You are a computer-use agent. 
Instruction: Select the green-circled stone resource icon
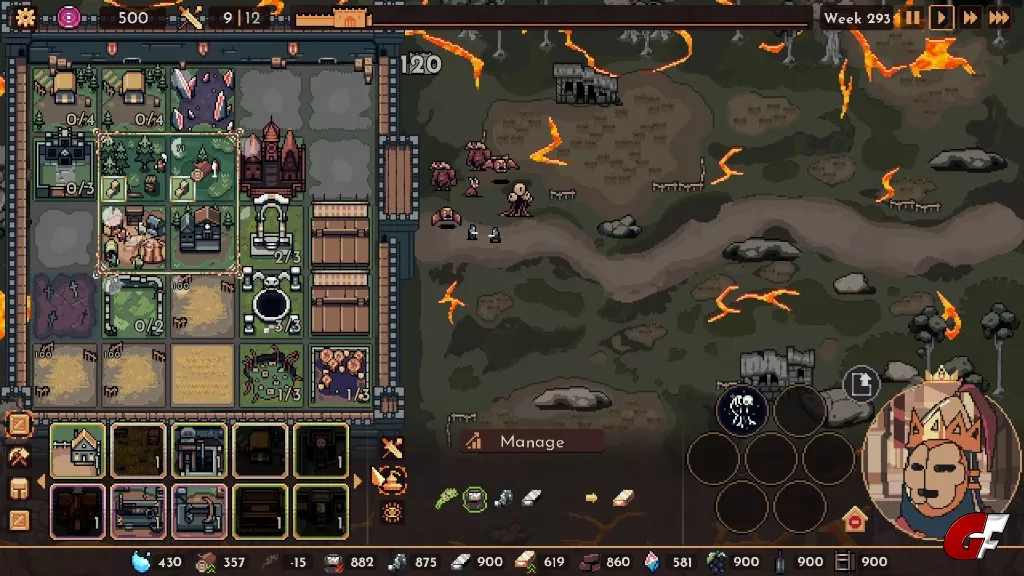475,497
